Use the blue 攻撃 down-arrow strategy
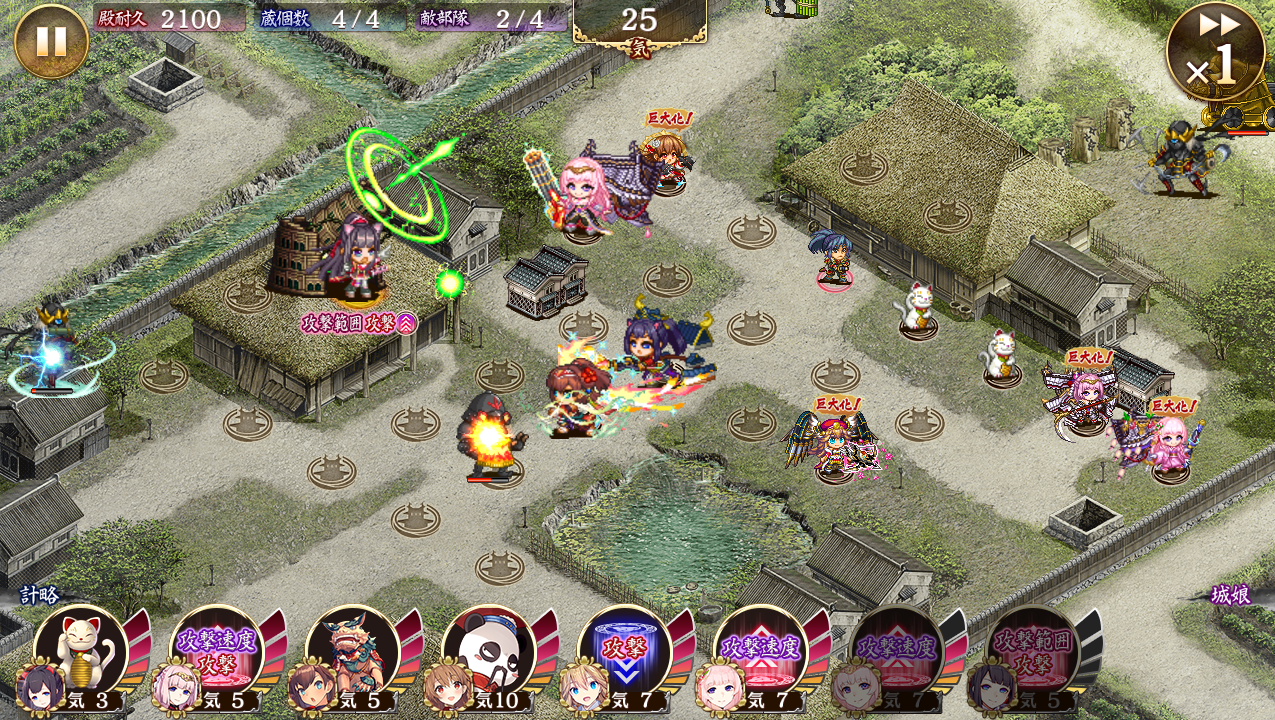Viewport: 1275px width, 720px height. click(x=624, y=651)
